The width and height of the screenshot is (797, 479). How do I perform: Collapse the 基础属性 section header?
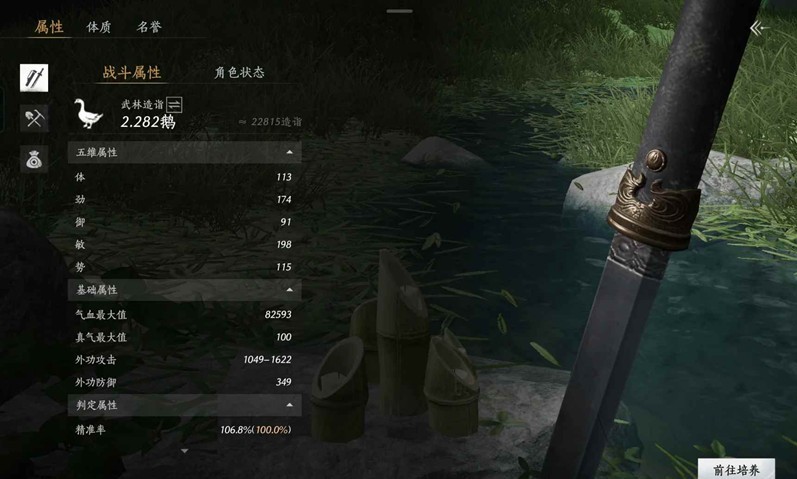[x=289, y=289]
